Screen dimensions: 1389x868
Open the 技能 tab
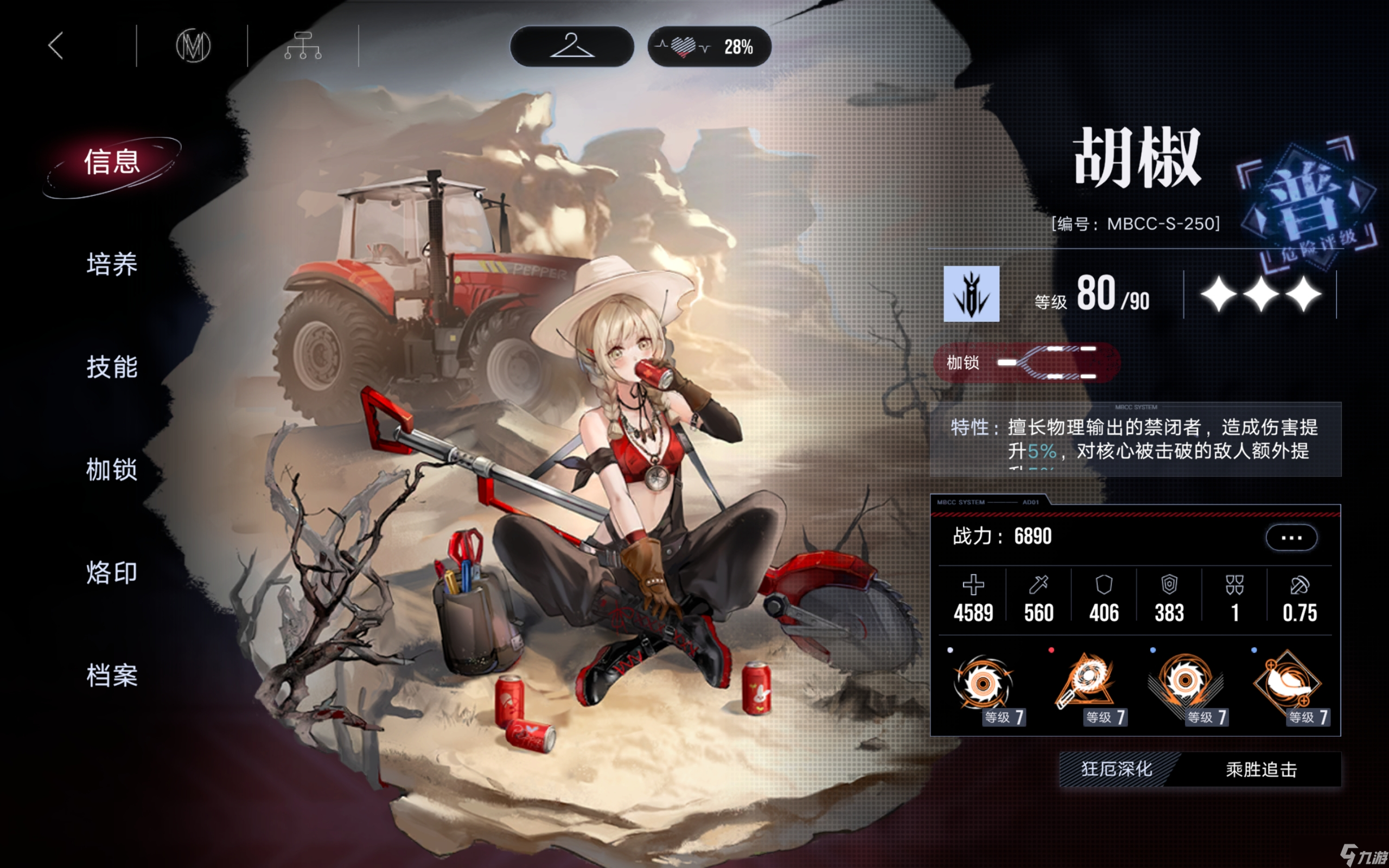click(x=112, y=367)
